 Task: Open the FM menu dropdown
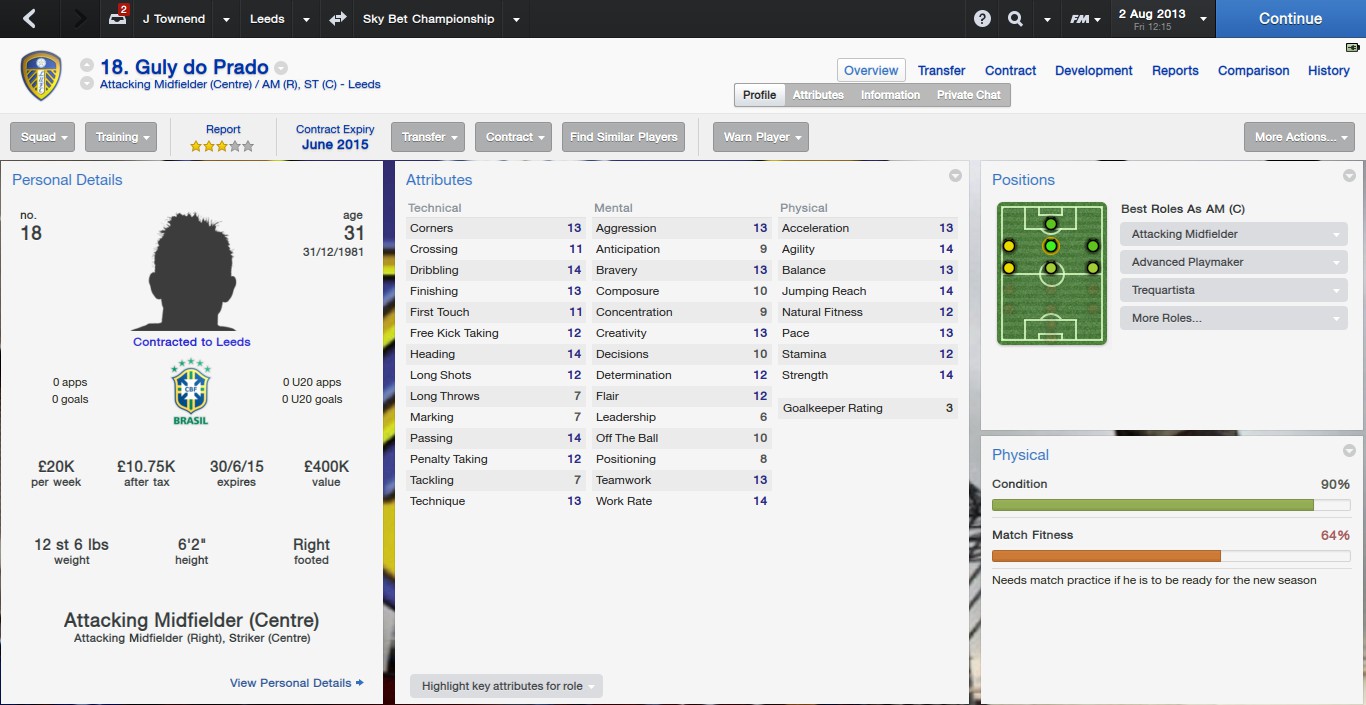pos(1085,19)
